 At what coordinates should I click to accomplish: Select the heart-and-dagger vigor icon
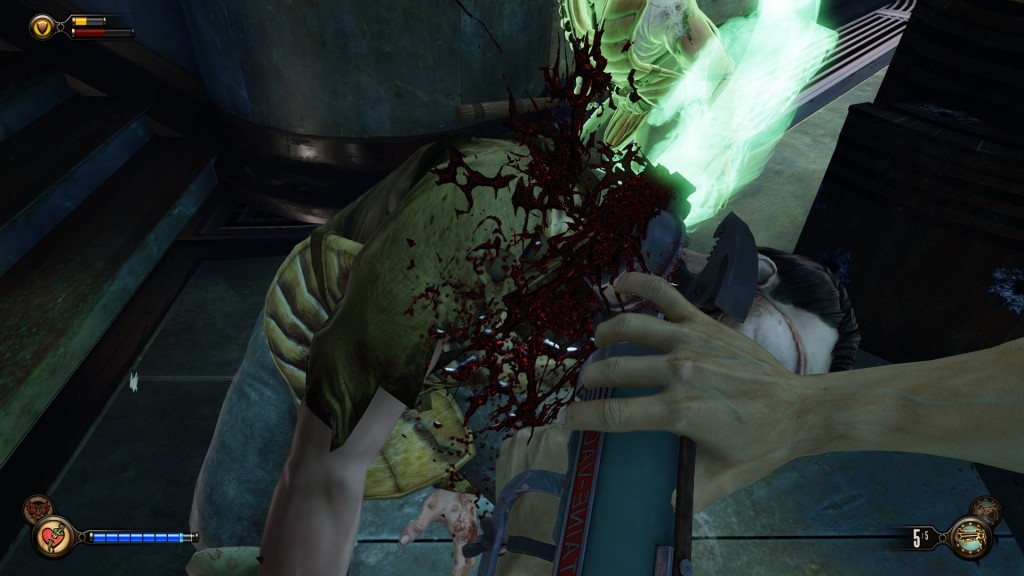(54, 536)
